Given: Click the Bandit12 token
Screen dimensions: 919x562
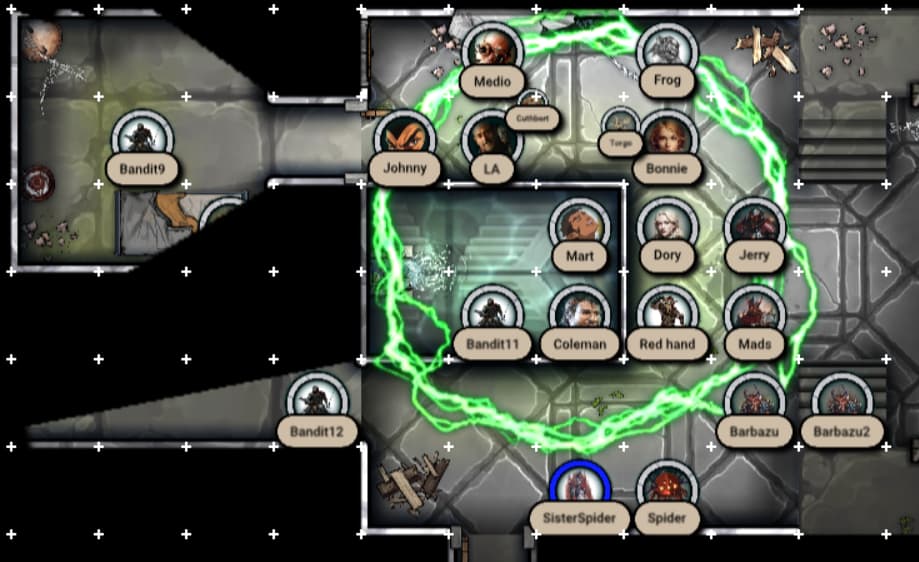Looking at the screenshot, I should click(x=317, y=401).
